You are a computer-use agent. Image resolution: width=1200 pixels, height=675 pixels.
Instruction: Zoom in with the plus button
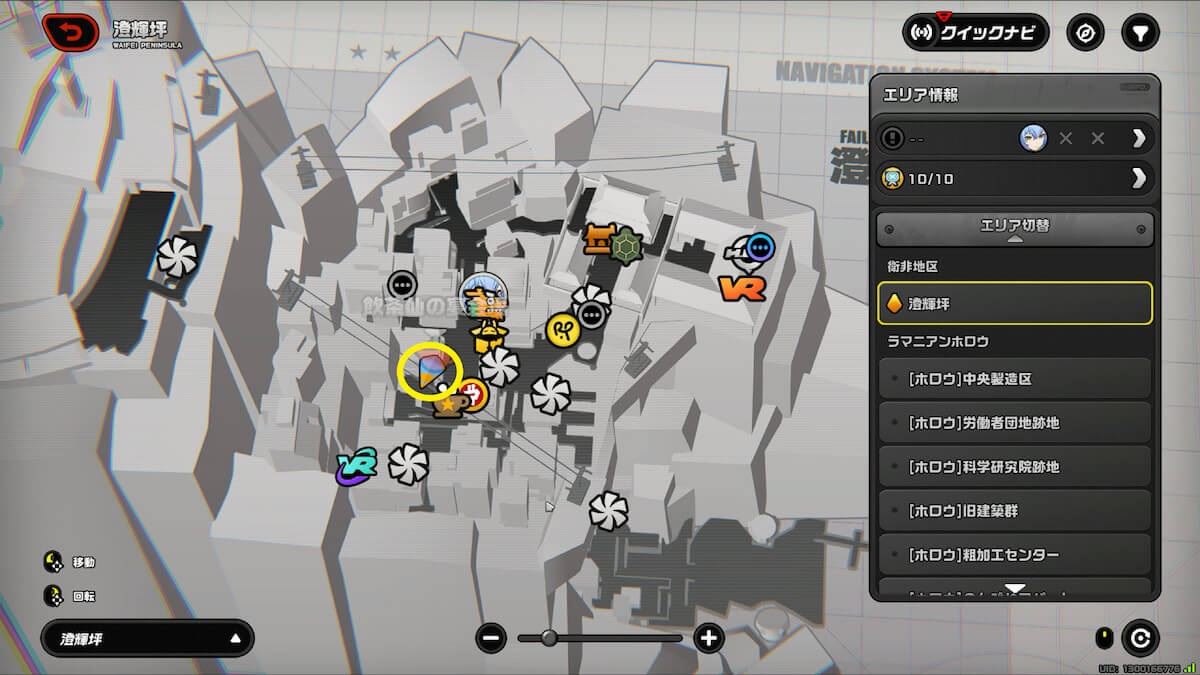point(709,638)
